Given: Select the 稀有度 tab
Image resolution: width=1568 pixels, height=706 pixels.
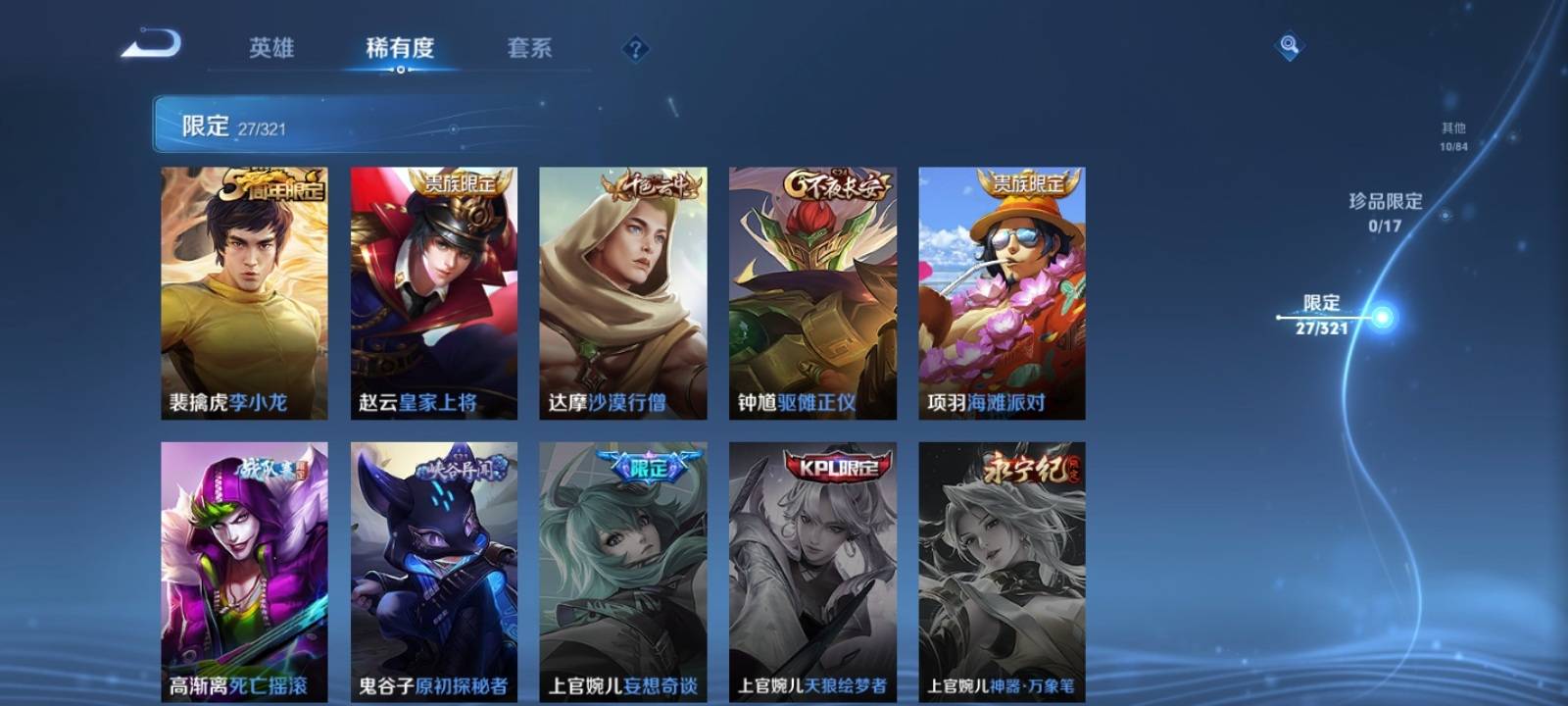Looking at the screenshot, I should point(400,48).
